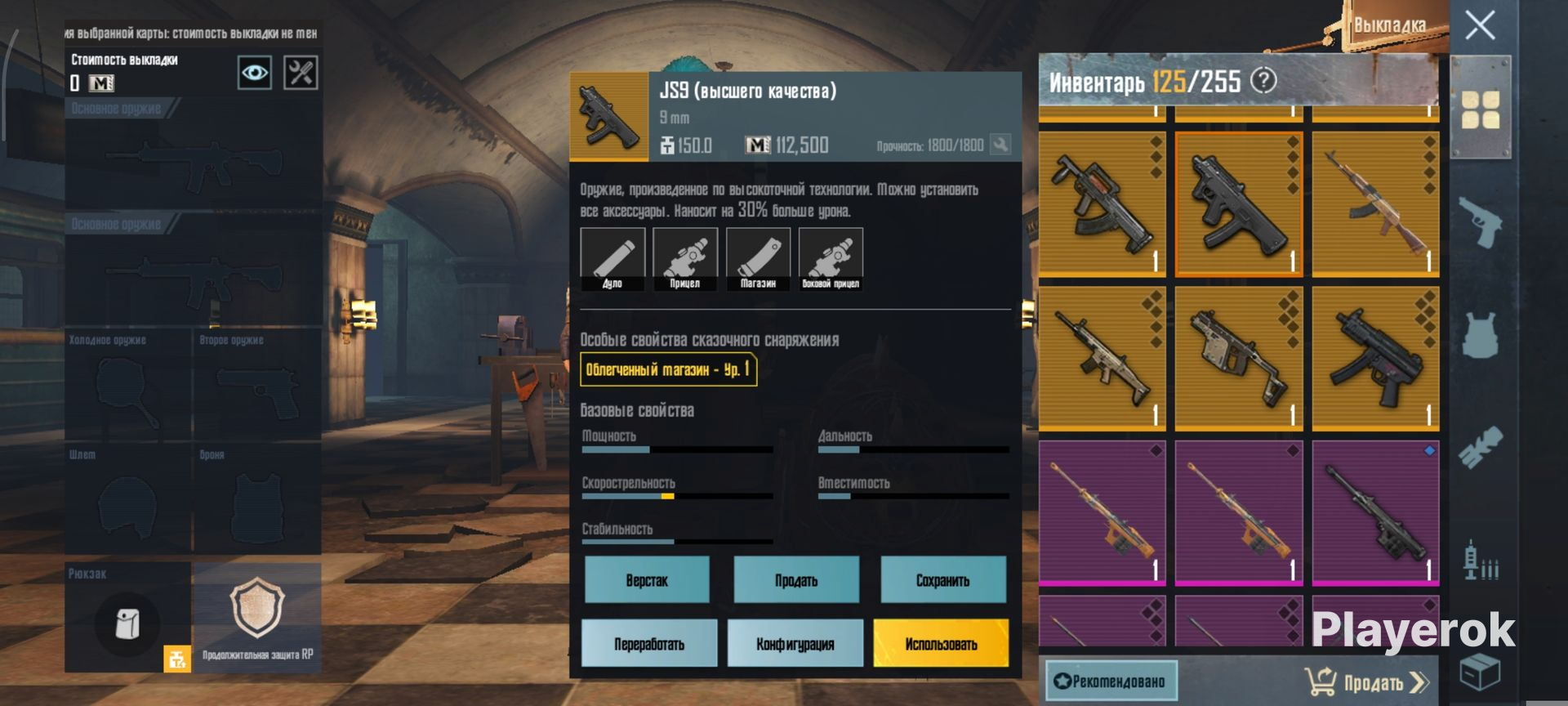Equip the weapon with Использовать
The image size is (1568, 706).
click(941, 644)
